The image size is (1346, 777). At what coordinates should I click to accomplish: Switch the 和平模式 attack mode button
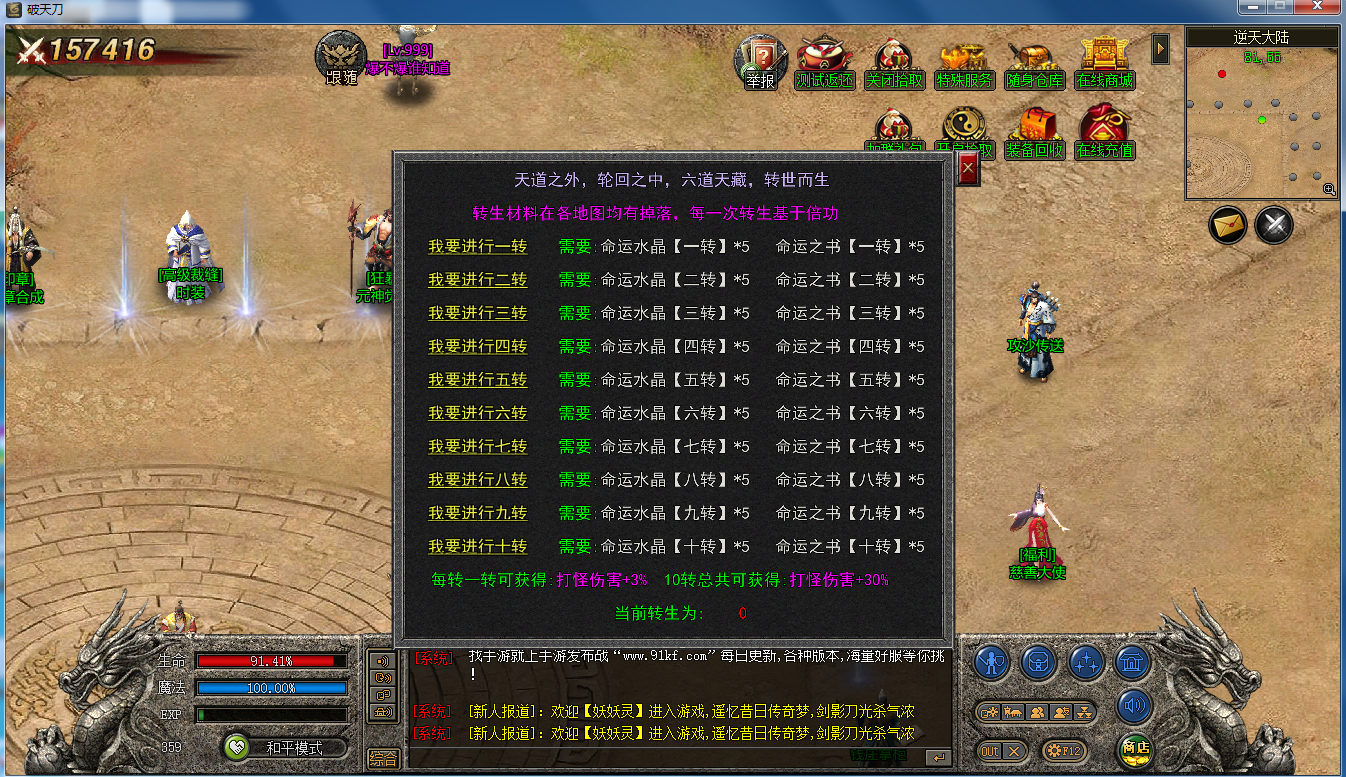tap(285, 748)
